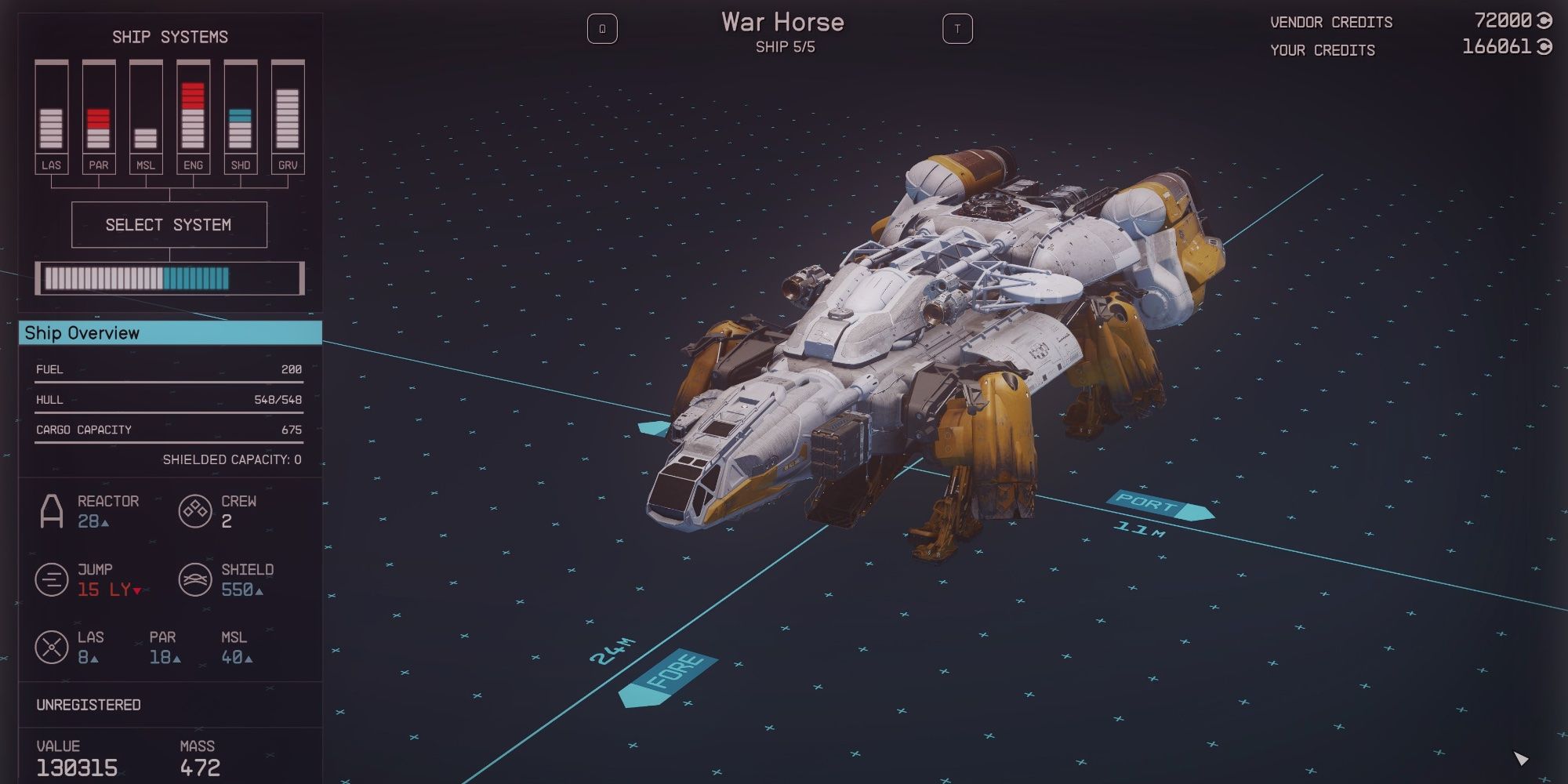
Task: Select the Jump range icon
Action: [x=52, y=579]
